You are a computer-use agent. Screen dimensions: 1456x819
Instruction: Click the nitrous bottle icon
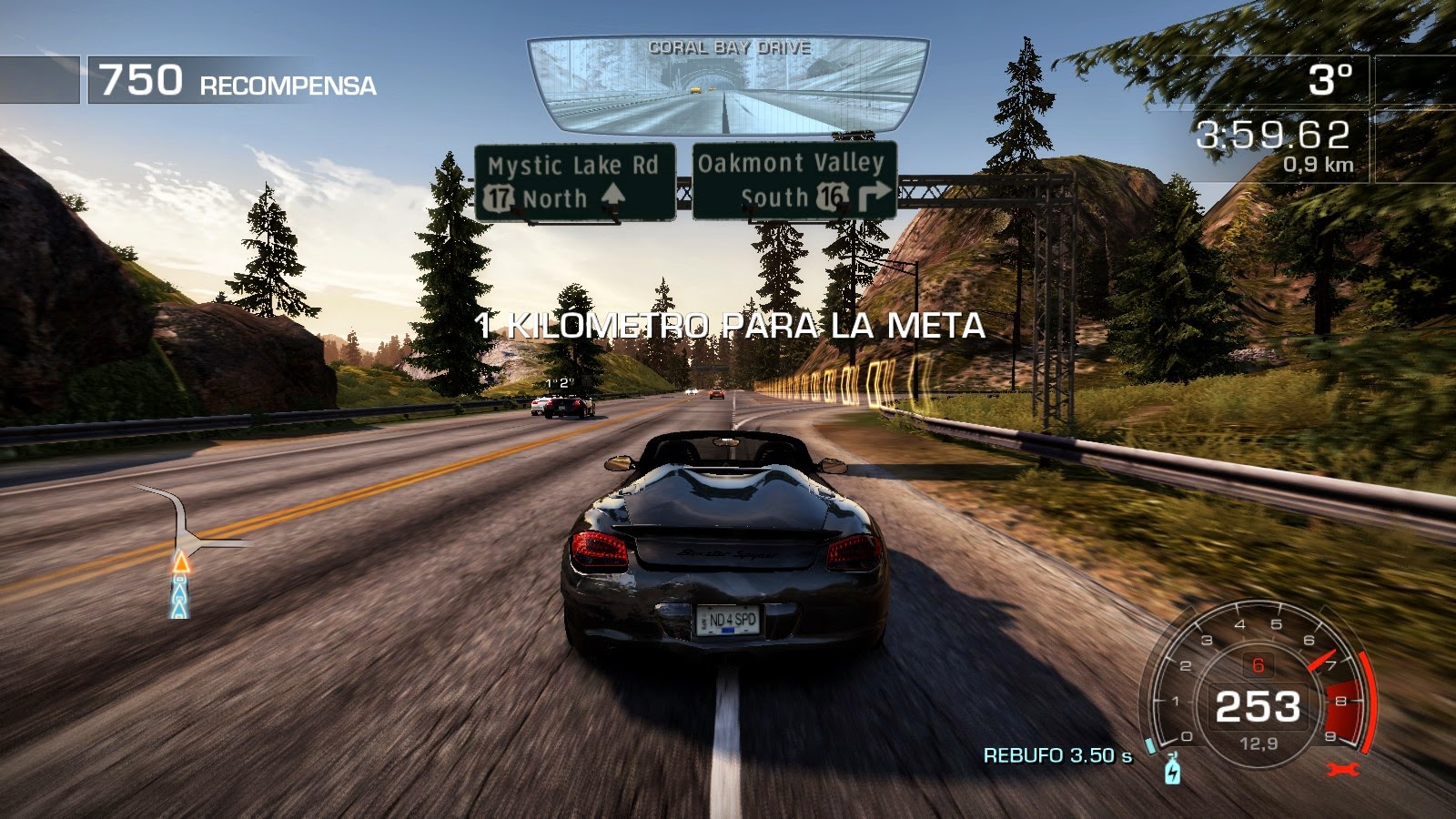tap(1173, 770)
